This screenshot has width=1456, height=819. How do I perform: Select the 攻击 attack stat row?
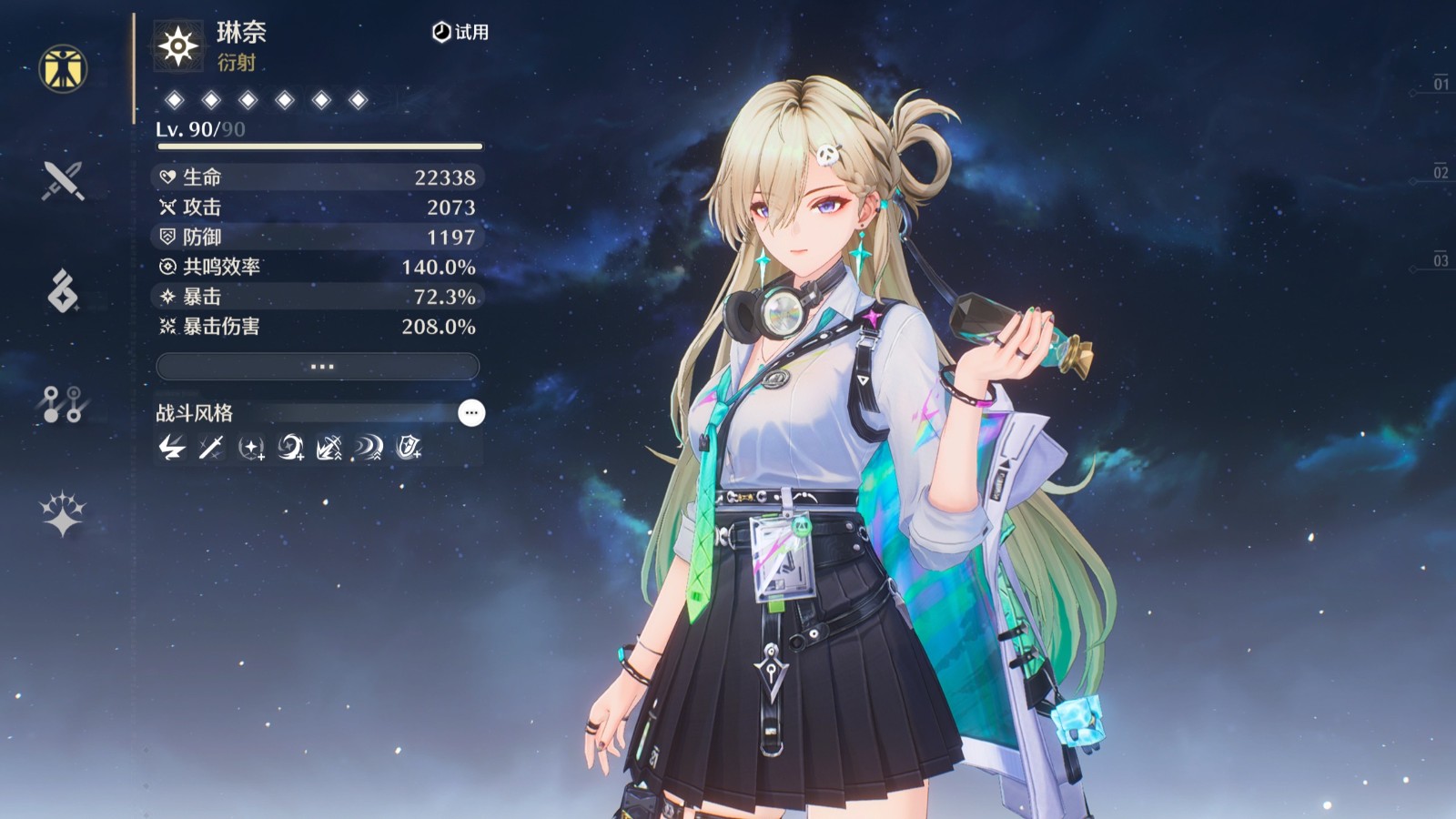[318, 207]
